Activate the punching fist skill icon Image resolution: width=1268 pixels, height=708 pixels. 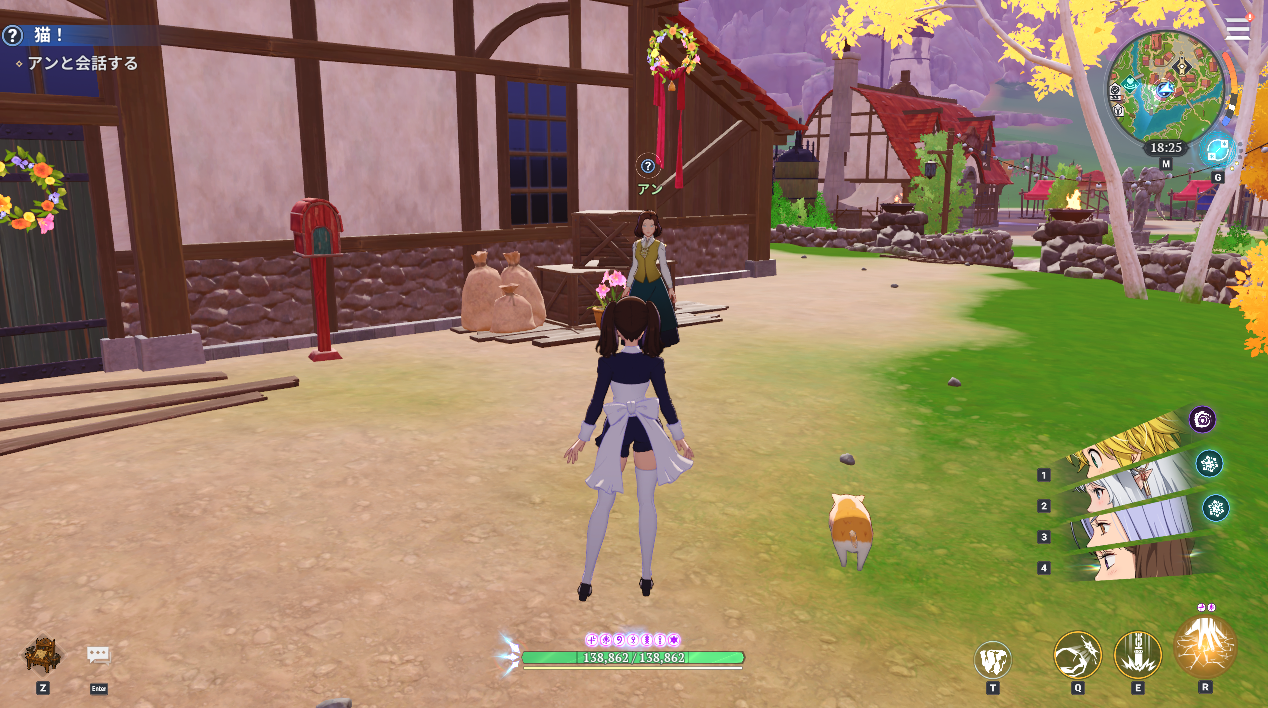[x=1077, y=655]
